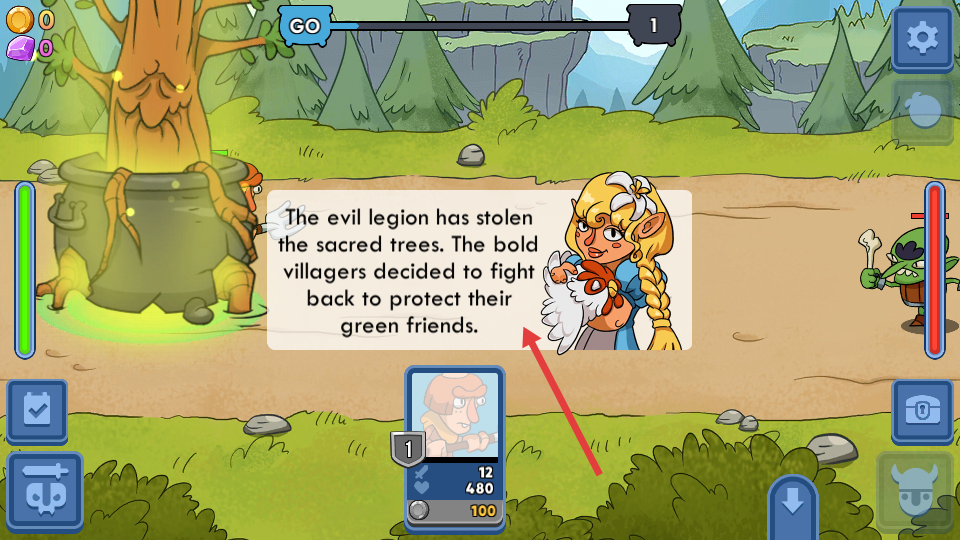Open the treasure chest button

(x=922, y=410)
